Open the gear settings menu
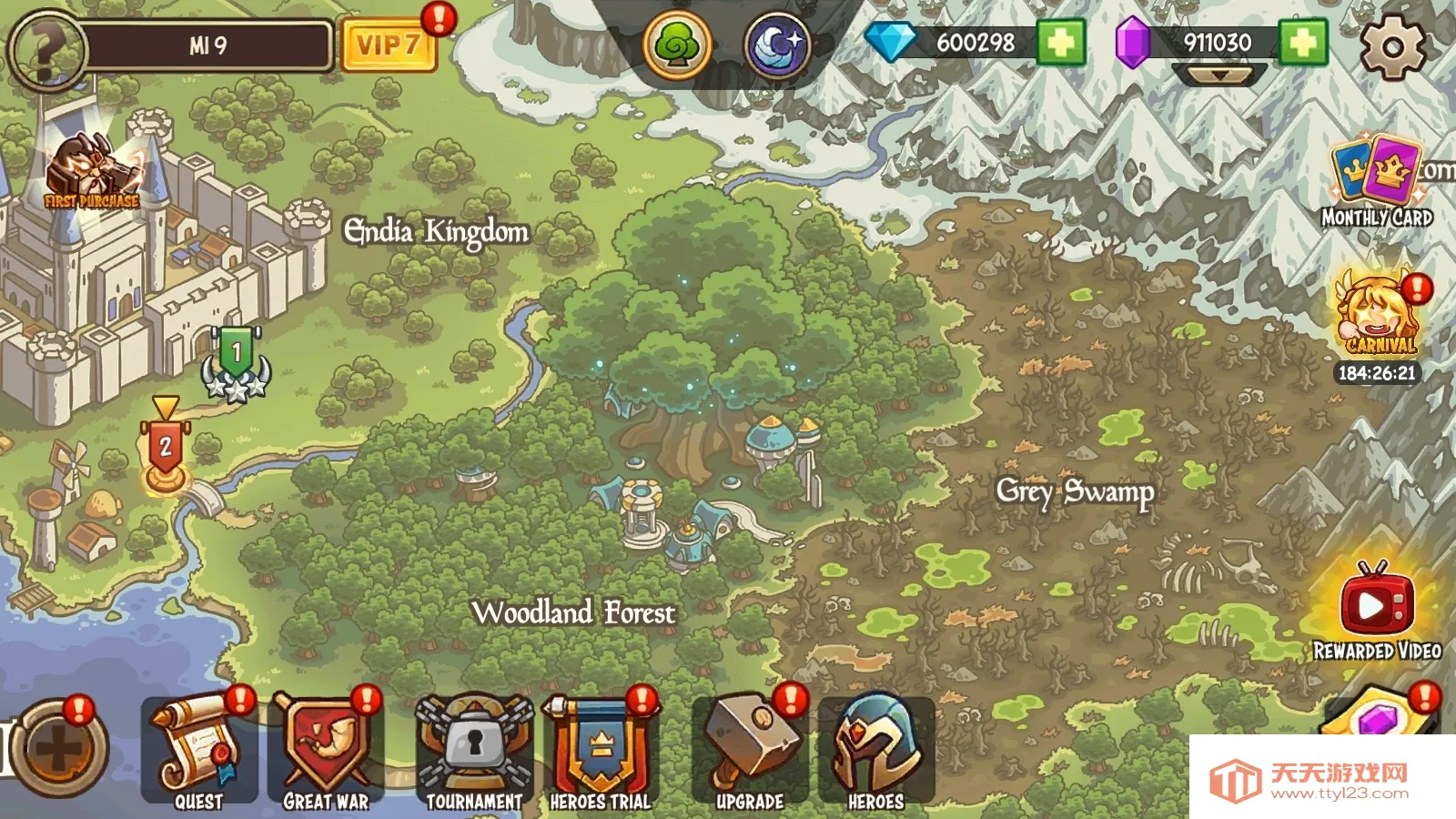The height and width of the screenshot is (819, 1456). [x=1392, y=45]
